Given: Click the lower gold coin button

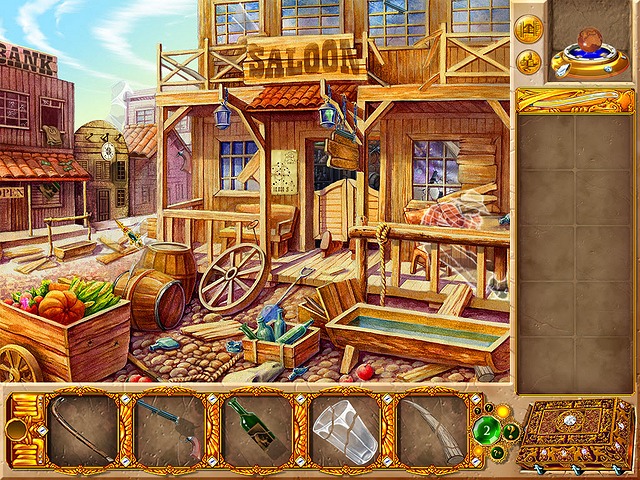Looking at the screenshot, I should (528, 62).
